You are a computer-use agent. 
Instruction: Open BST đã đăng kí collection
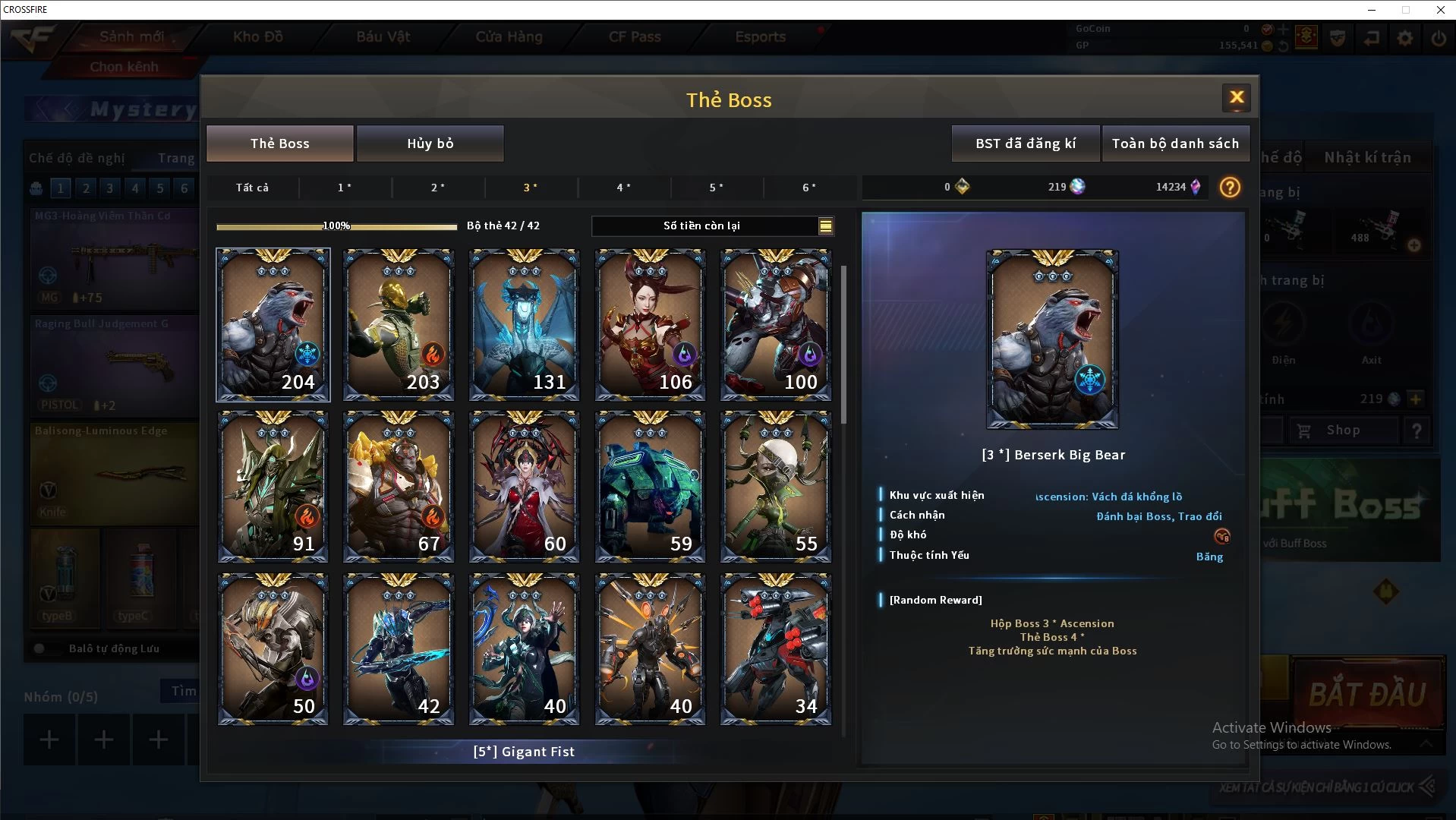tap(1026, 143)
